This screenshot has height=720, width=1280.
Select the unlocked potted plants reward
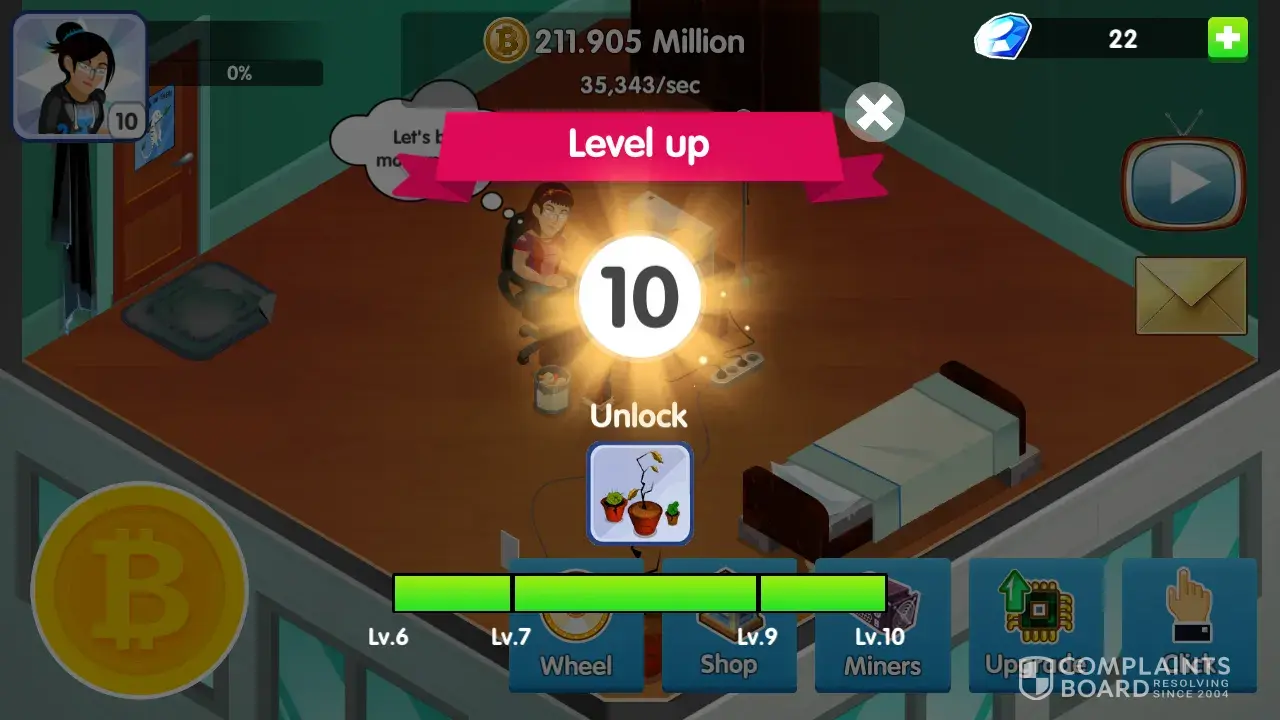click(640, 494)
